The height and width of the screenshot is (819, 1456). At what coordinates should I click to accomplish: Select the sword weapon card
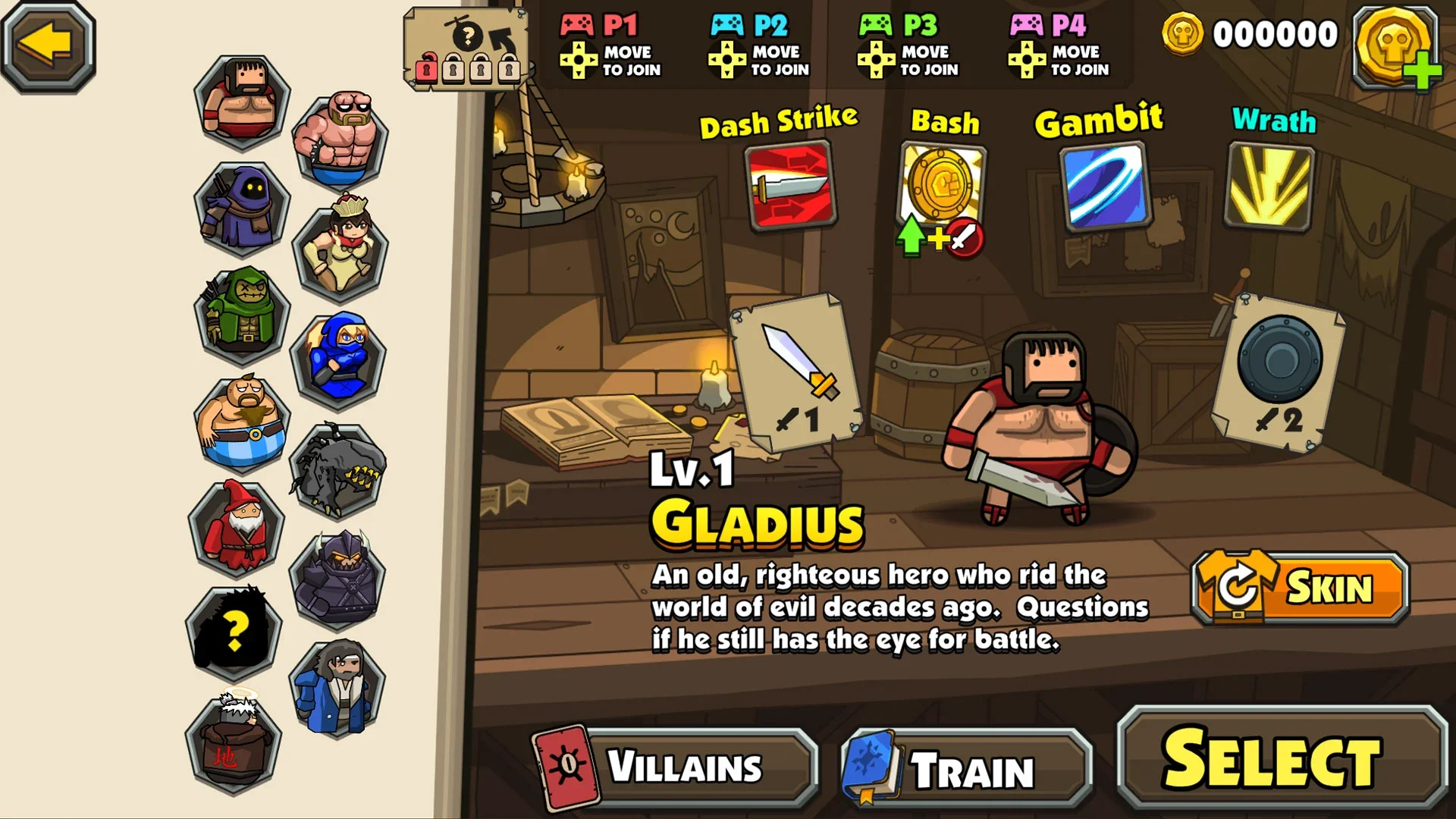pos(795,372)
